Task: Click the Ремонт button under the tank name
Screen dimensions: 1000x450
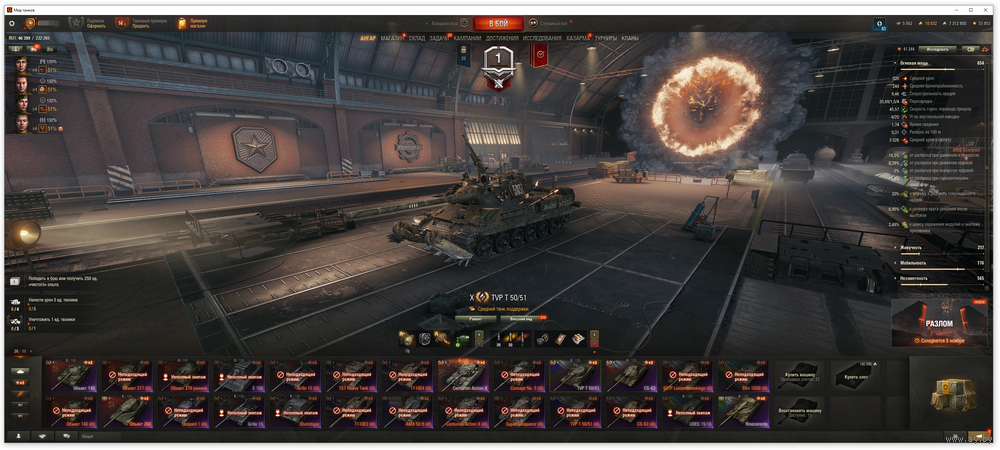Action: coord(476,319)
